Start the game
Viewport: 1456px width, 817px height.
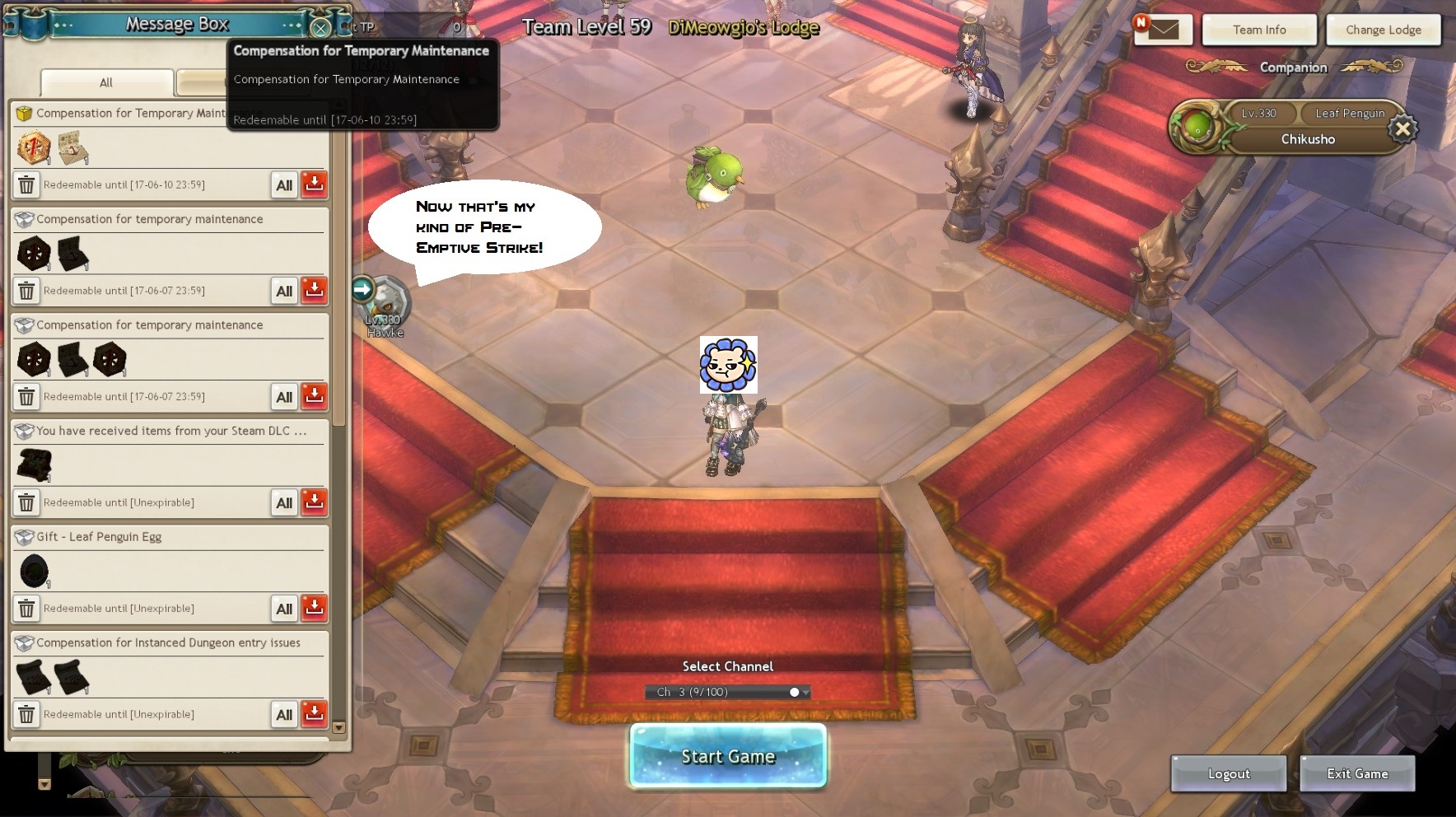coord(728,756)
